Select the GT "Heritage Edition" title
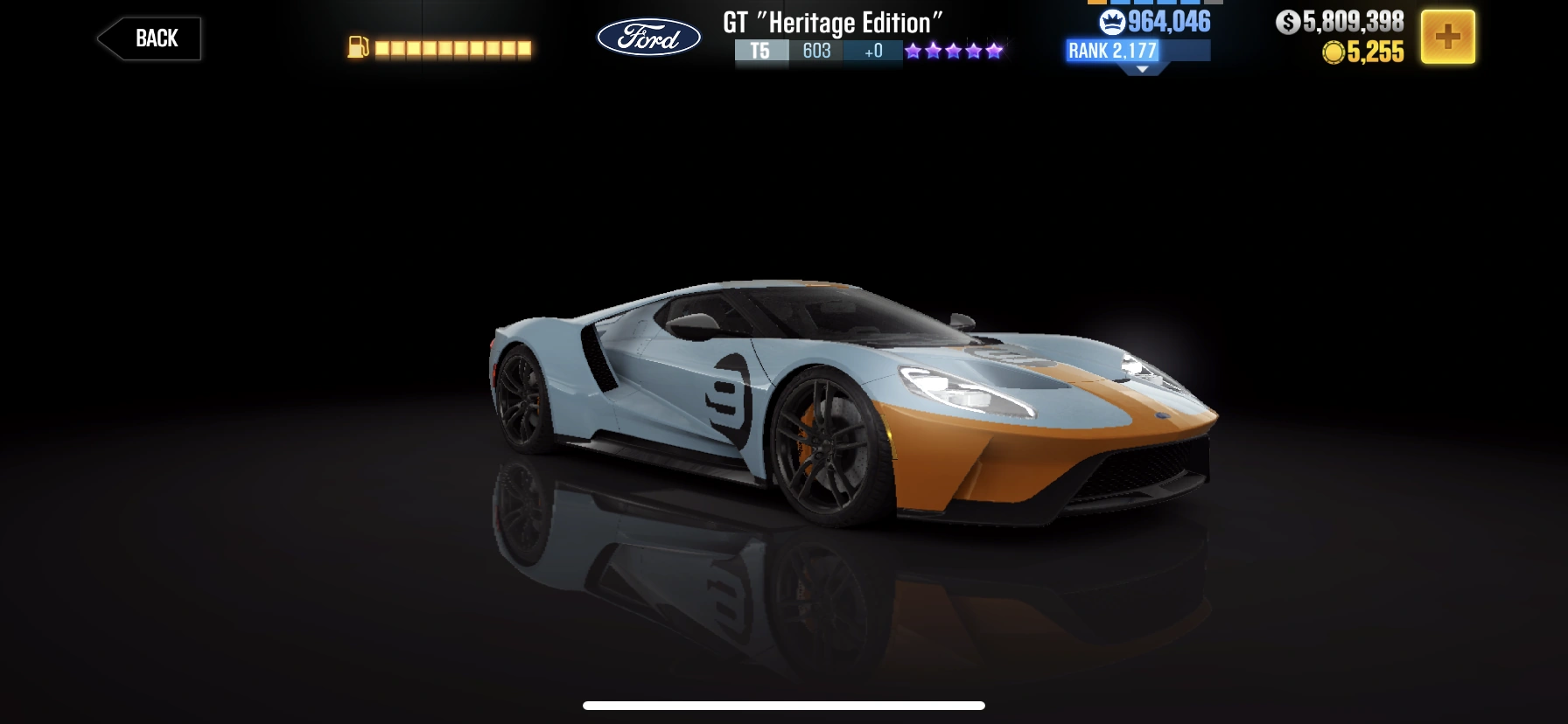This screenshot has height=724, width=1568. [x=829, y=23]
